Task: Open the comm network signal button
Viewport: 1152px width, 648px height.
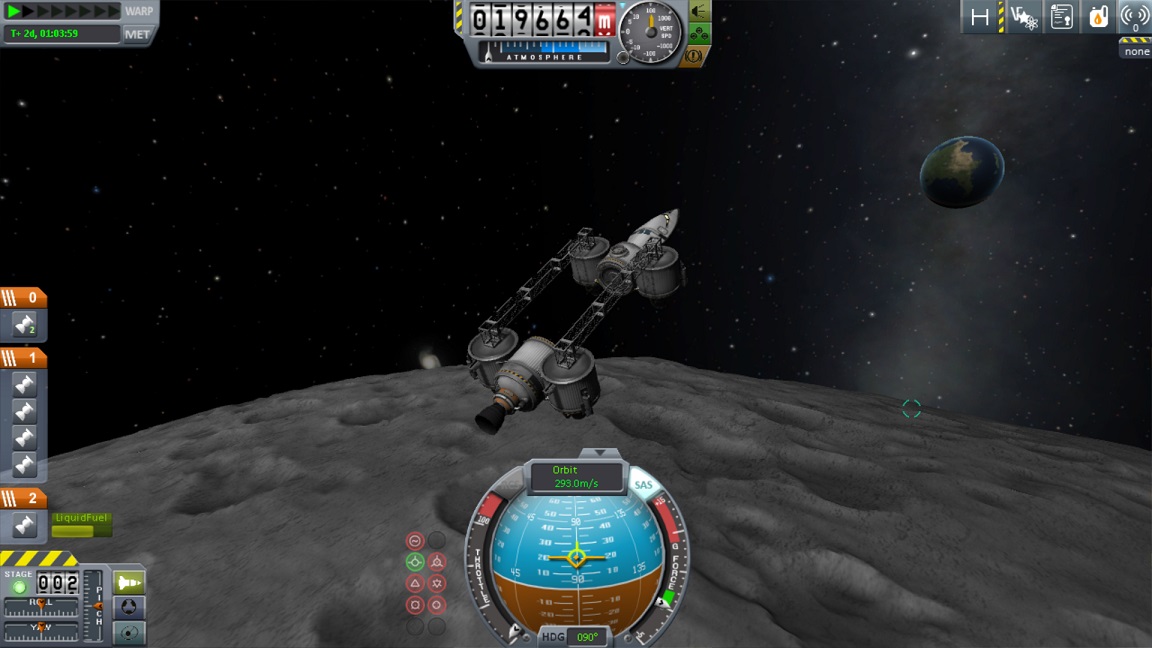Action: [x=1134, y=17]
